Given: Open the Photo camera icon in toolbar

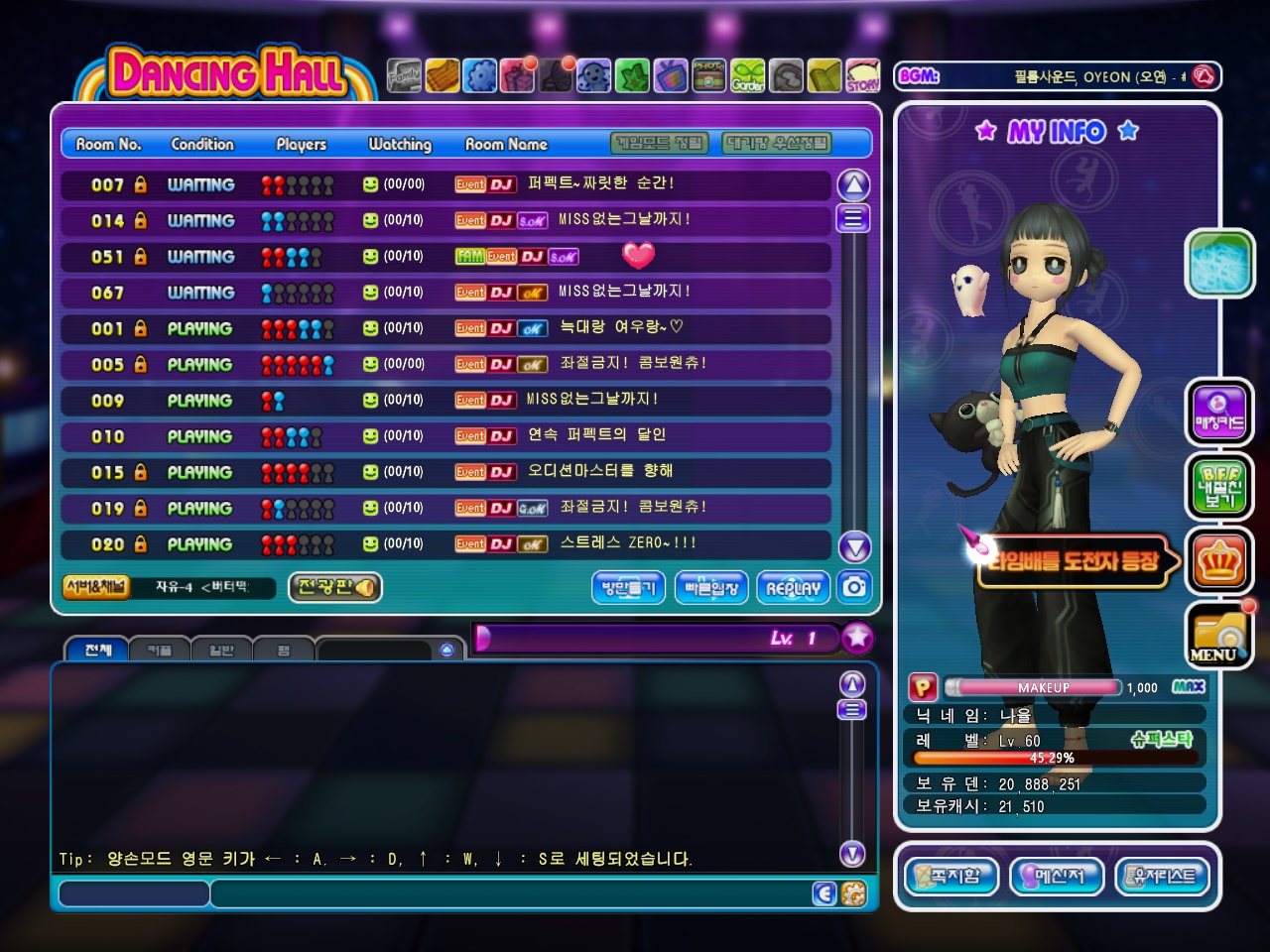Looking at the screenshot, I should pyautogui.click(x=708, y=75).
